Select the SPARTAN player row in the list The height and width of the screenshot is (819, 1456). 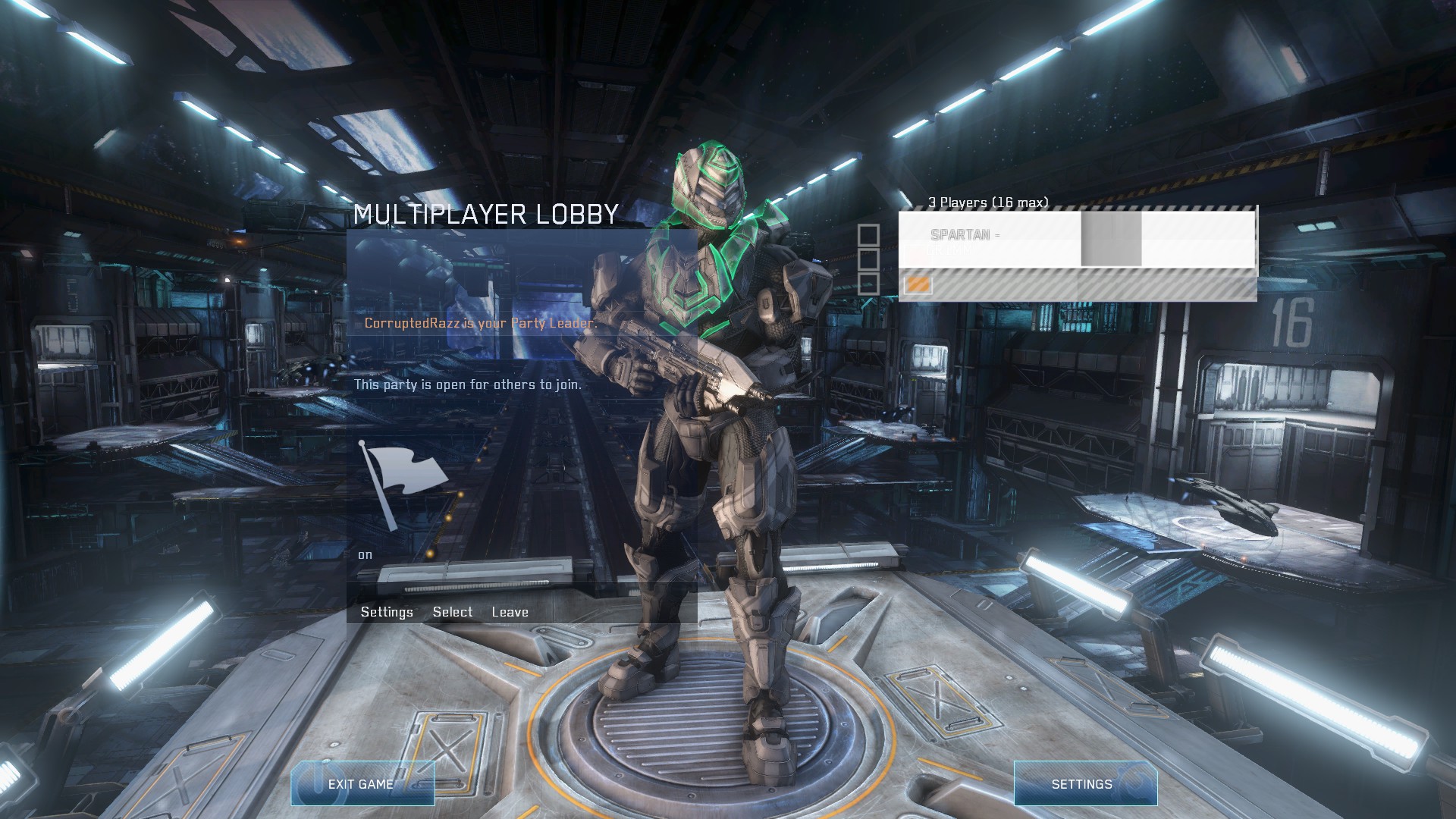click(x=1076, y=239)
